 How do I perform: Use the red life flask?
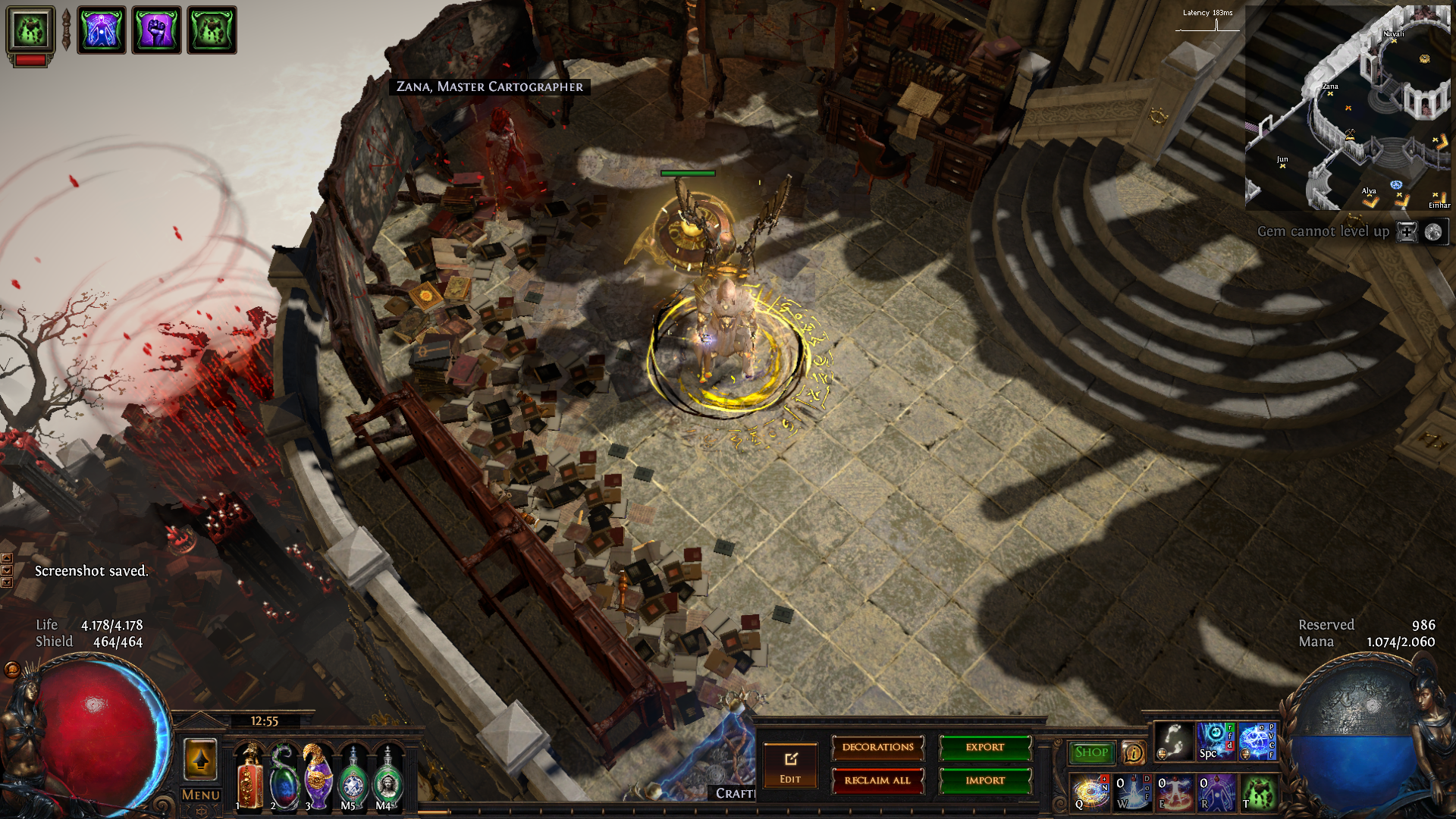(249, 778)
